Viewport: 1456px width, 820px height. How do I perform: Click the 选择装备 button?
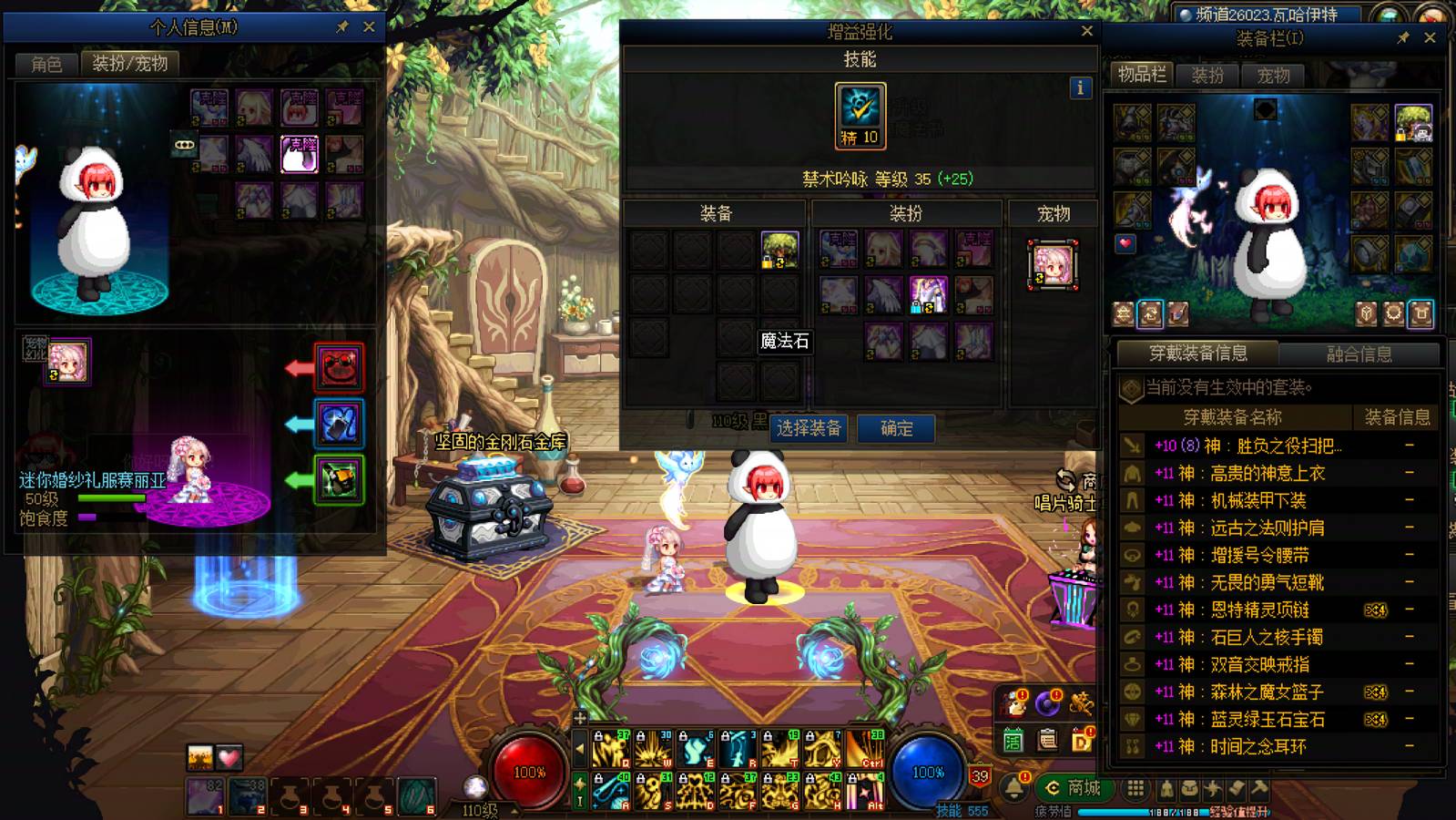point(809,428)
